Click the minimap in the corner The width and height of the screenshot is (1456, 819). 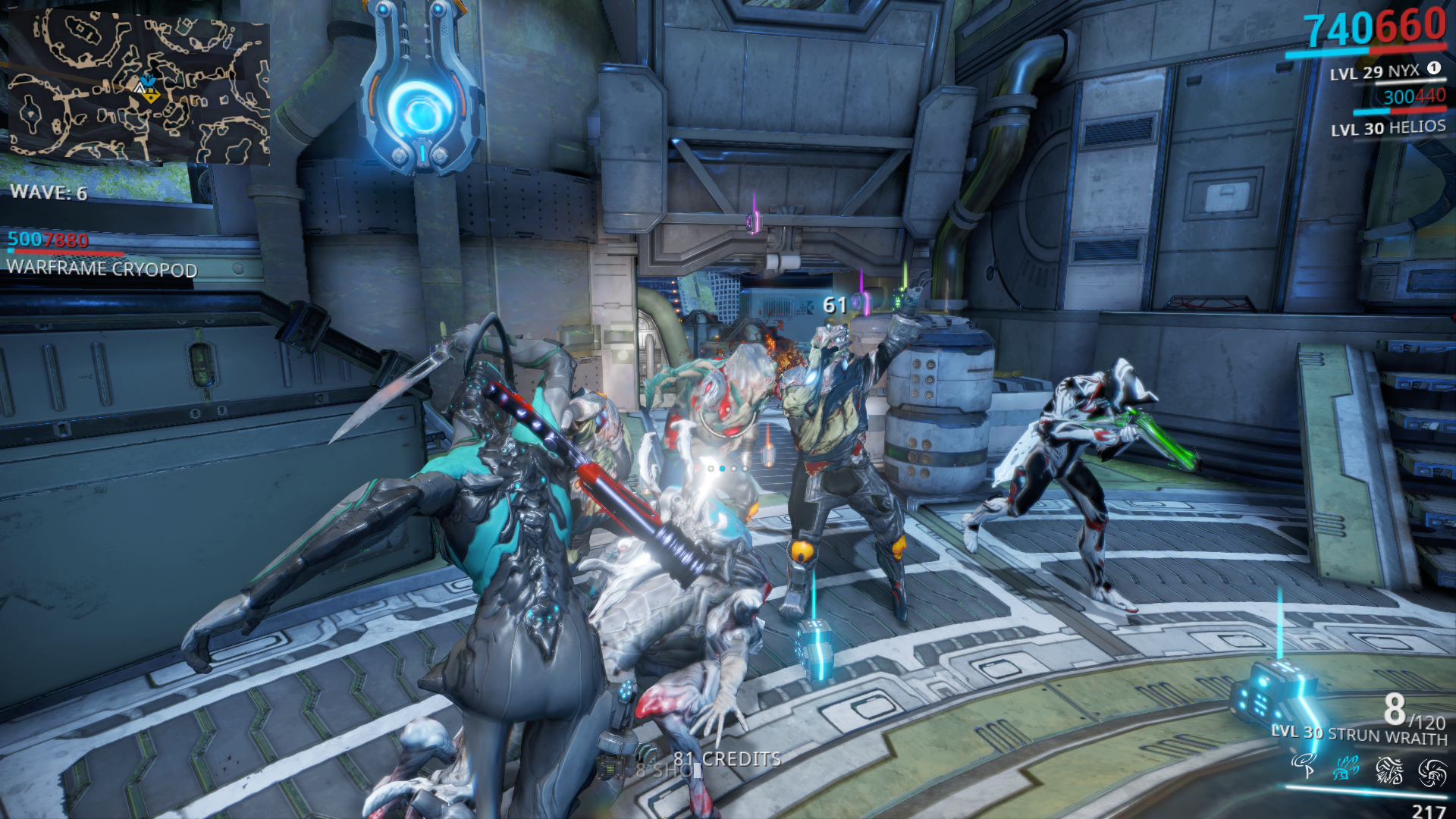coord(139,87)
